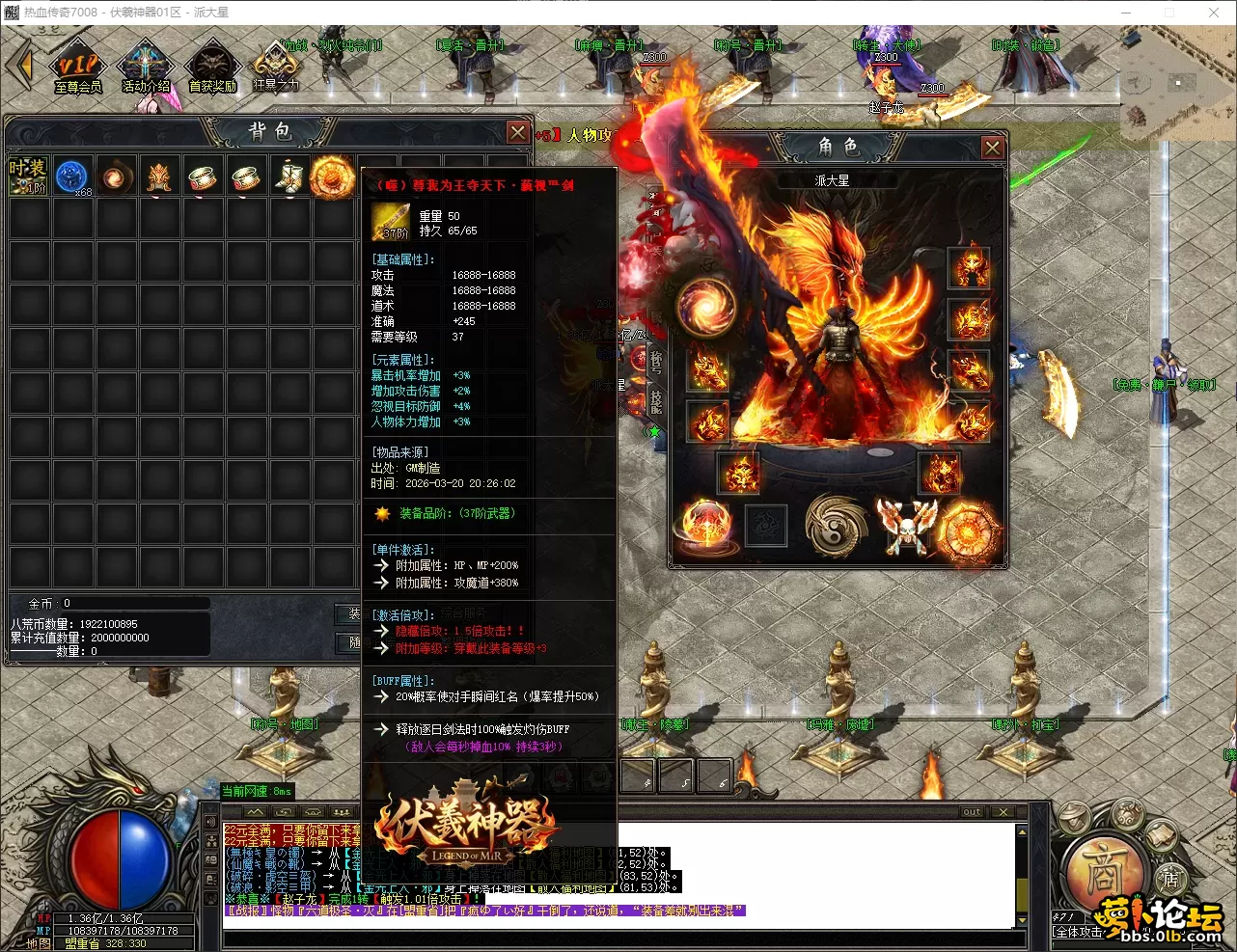Viewport: 1237px width, 952px height.
Task: Click the skull and crossed axes slot
Action: coord(906,527)
